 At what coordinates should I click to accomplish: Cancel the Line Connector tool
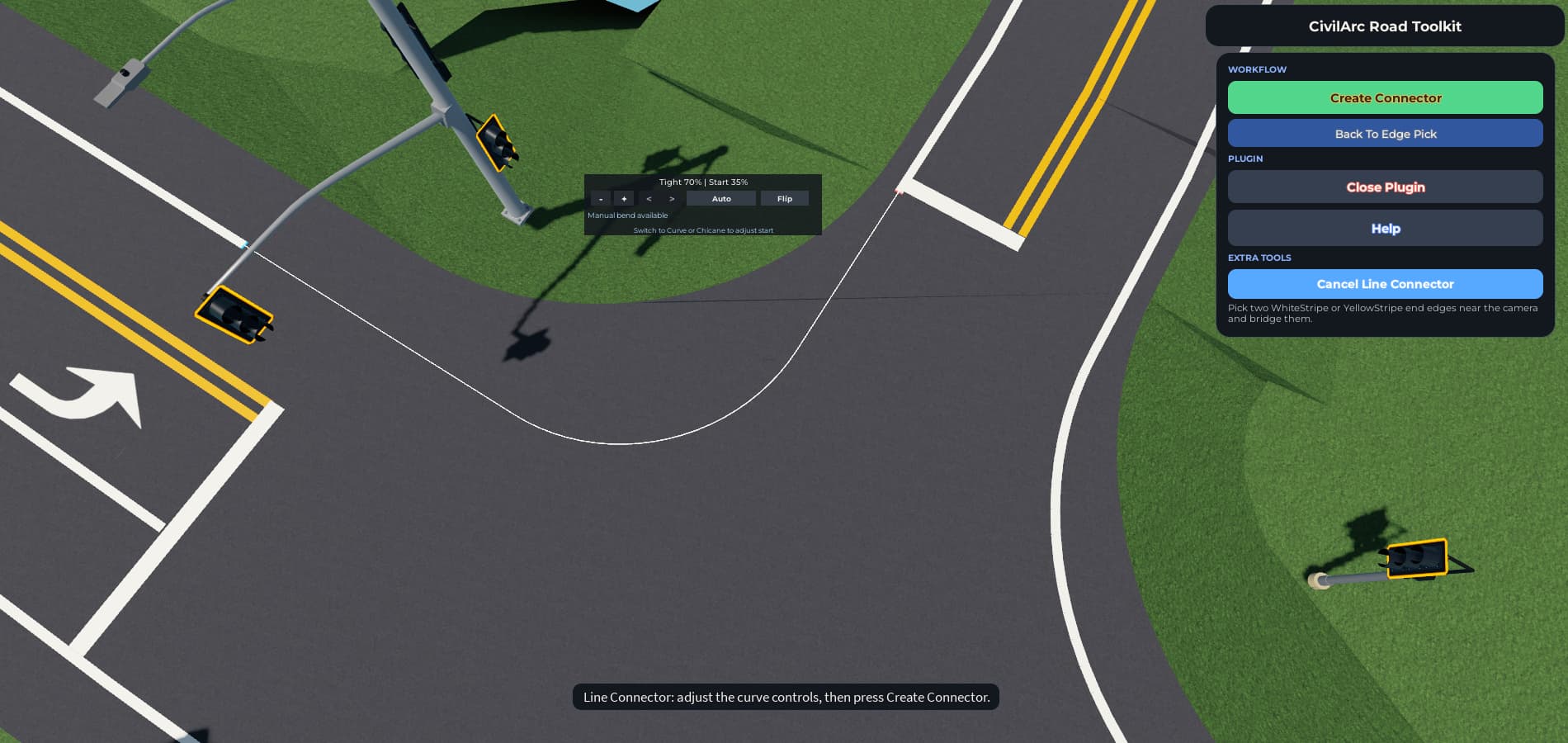(x=1385, y=284)
